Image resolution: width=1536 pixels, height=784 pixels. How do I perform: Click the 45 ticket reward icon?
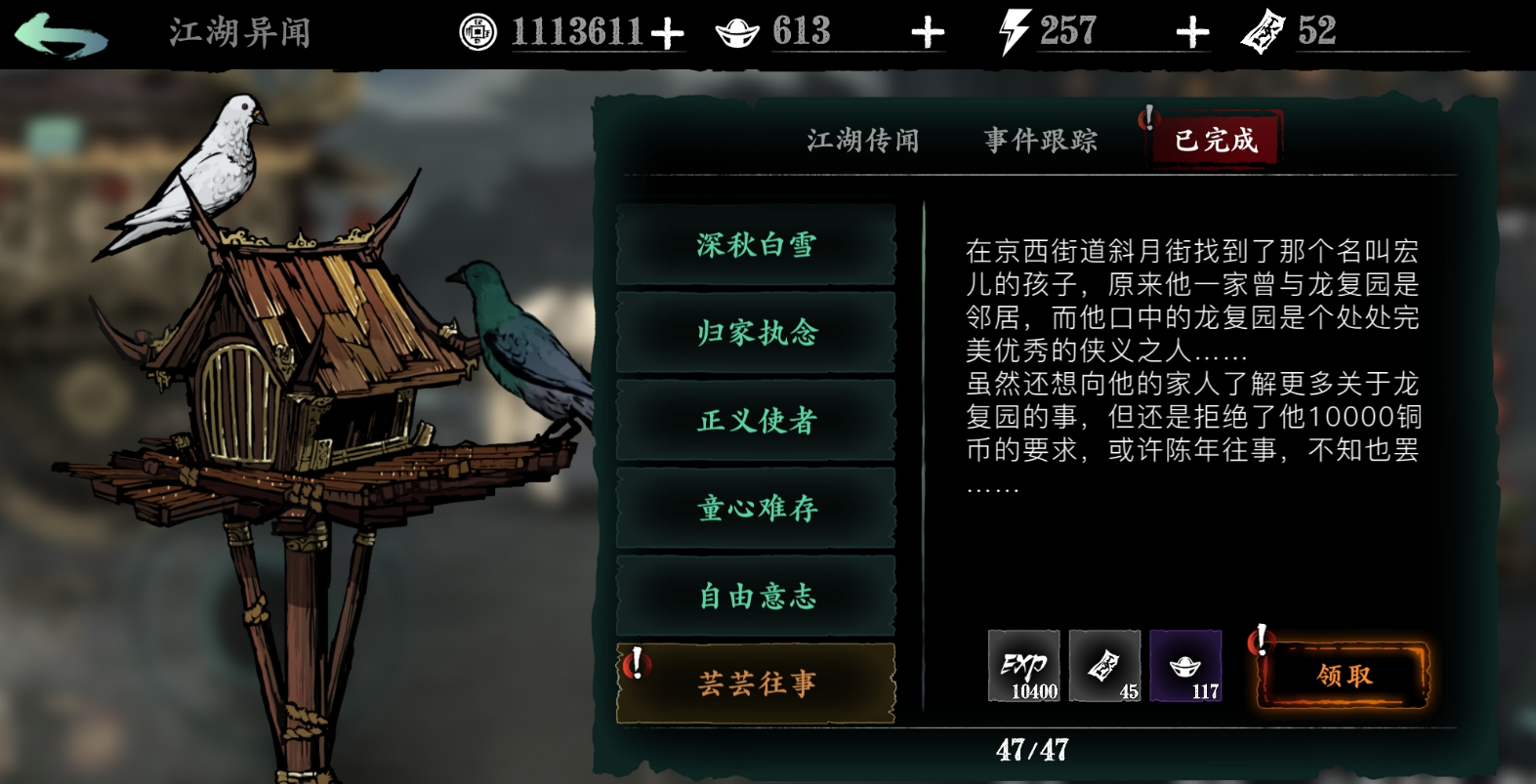[1104, 667]
